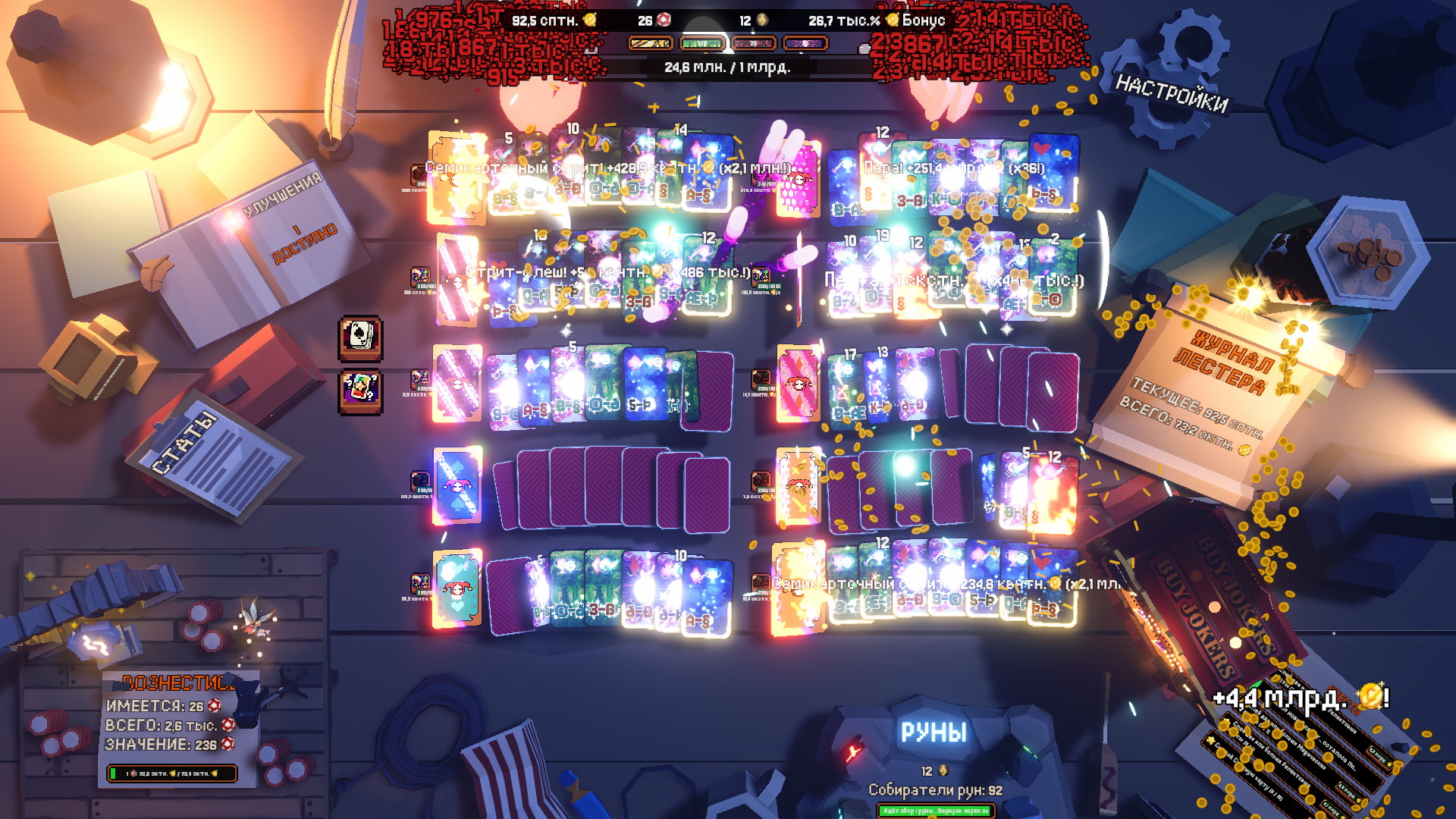This screenshot has width=1456, height=819.
Task: Click the orange striped booster bar
Action: (x=651, y=43)
